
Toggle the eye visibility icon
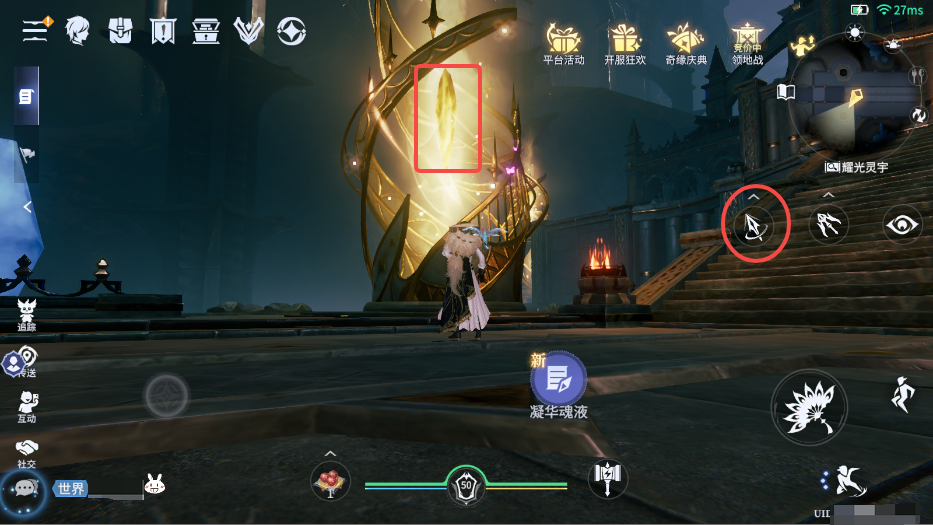(x=902, y=225)
